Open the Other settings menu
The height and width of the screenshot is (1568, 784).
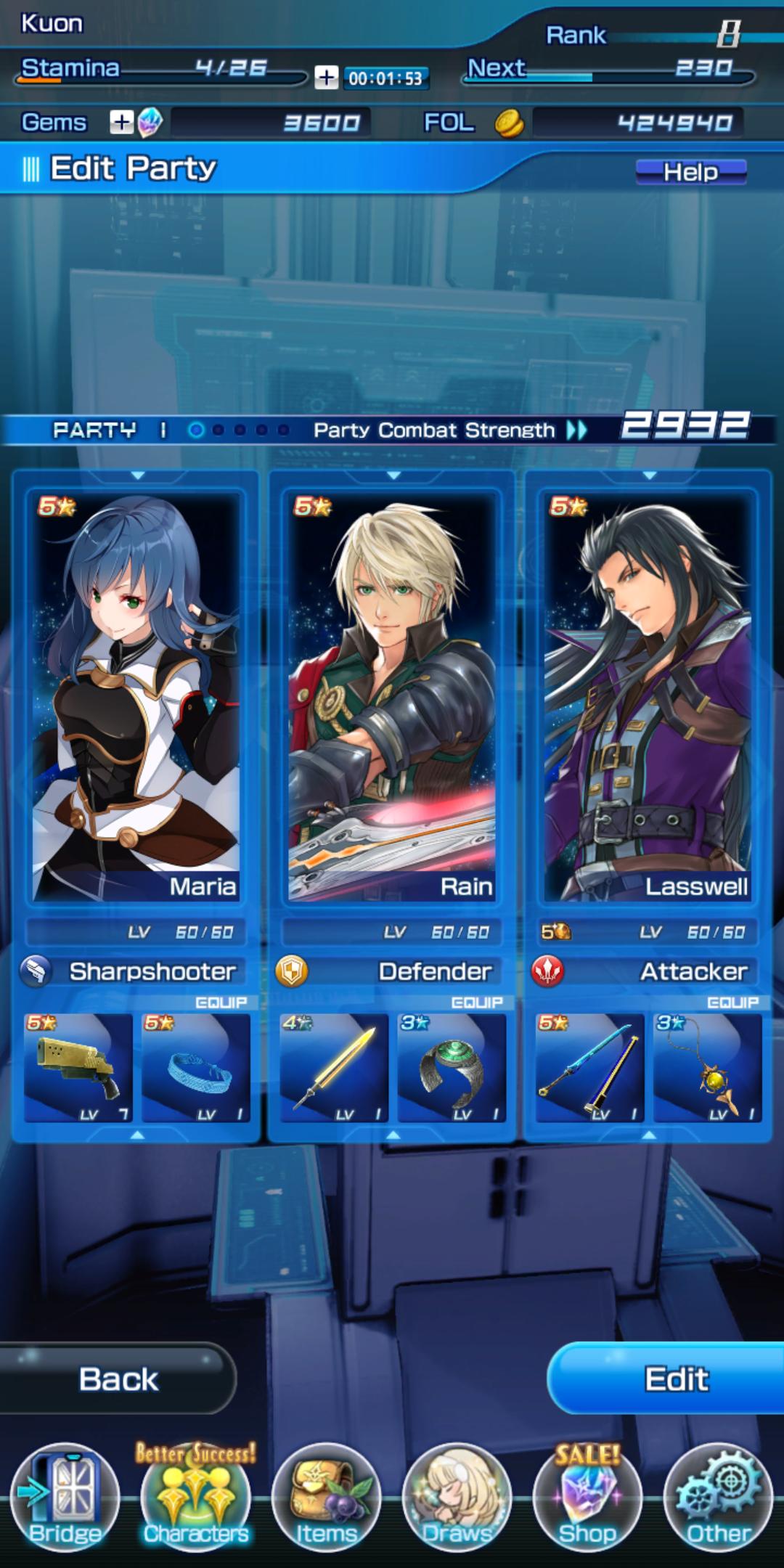tap(718, 1497)
